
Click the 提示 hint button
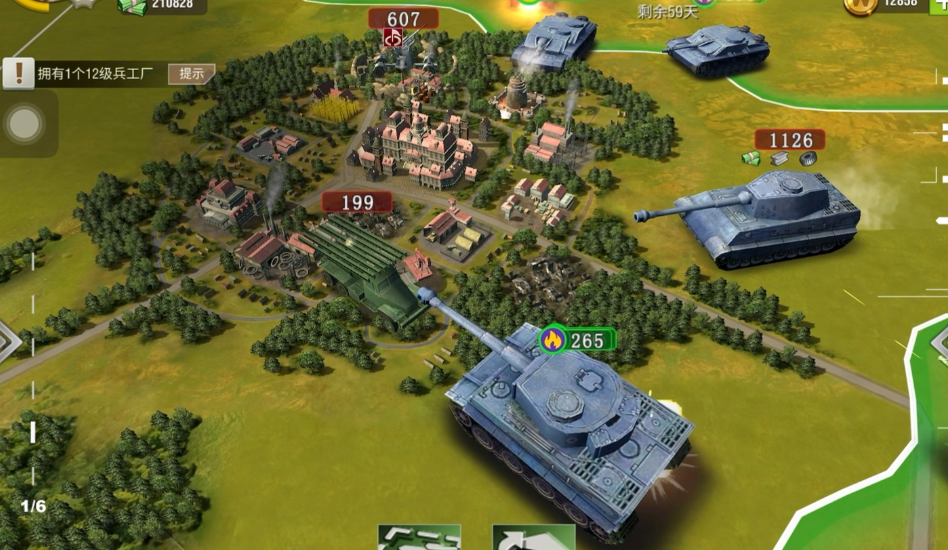pyautogui.click(x=192, y=73)
